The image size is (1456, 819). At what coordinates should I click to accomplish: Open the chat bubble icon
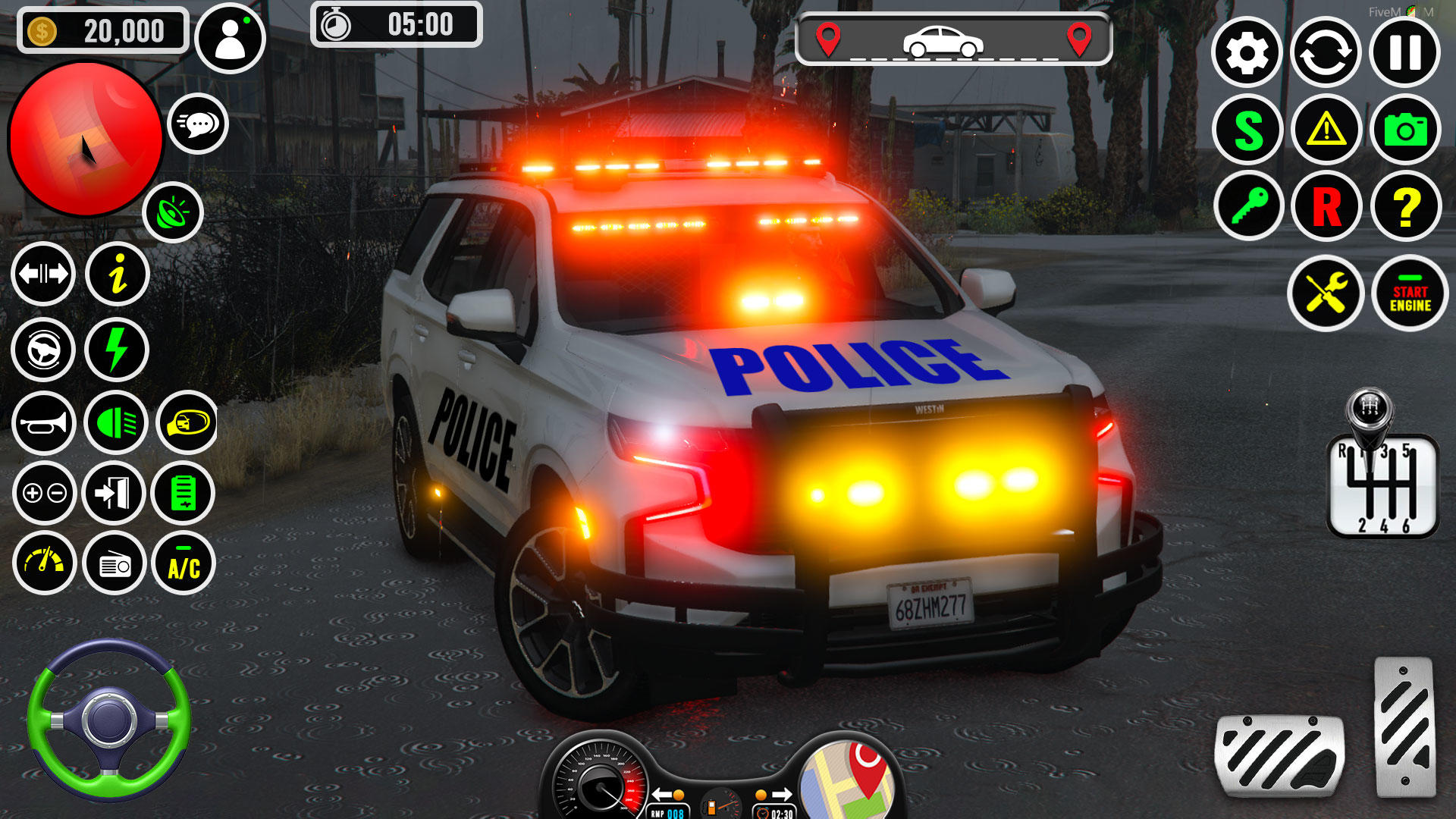click(199, 124)
